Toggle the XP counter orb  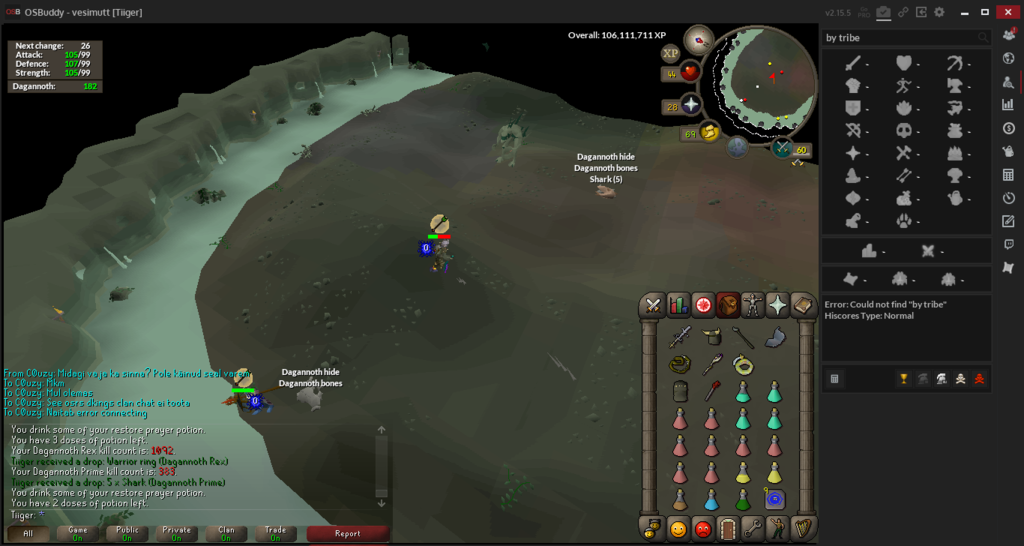671,53
